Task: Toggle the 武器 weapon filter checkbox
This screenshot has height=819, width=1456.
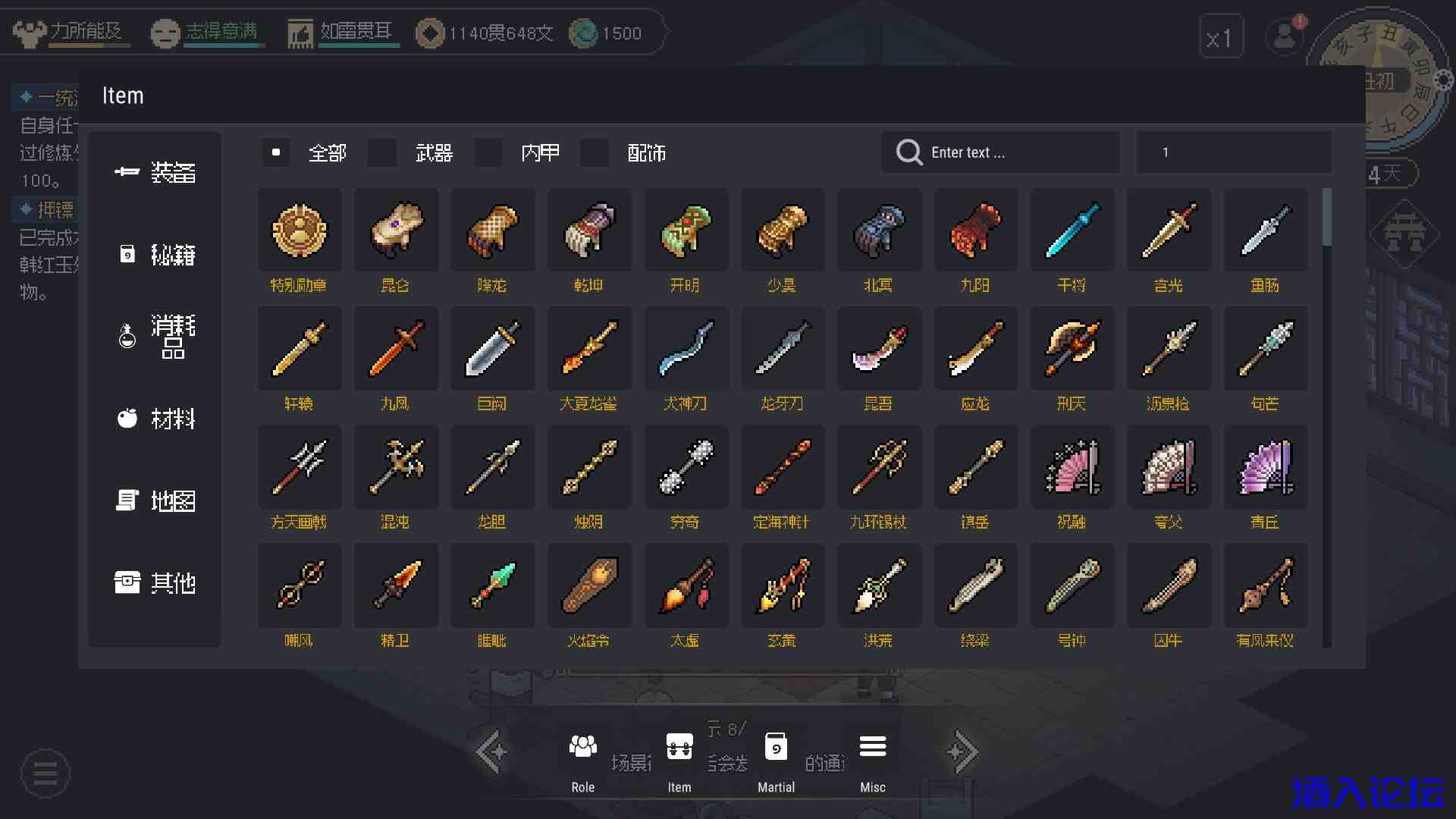Action: pos(382,152)
